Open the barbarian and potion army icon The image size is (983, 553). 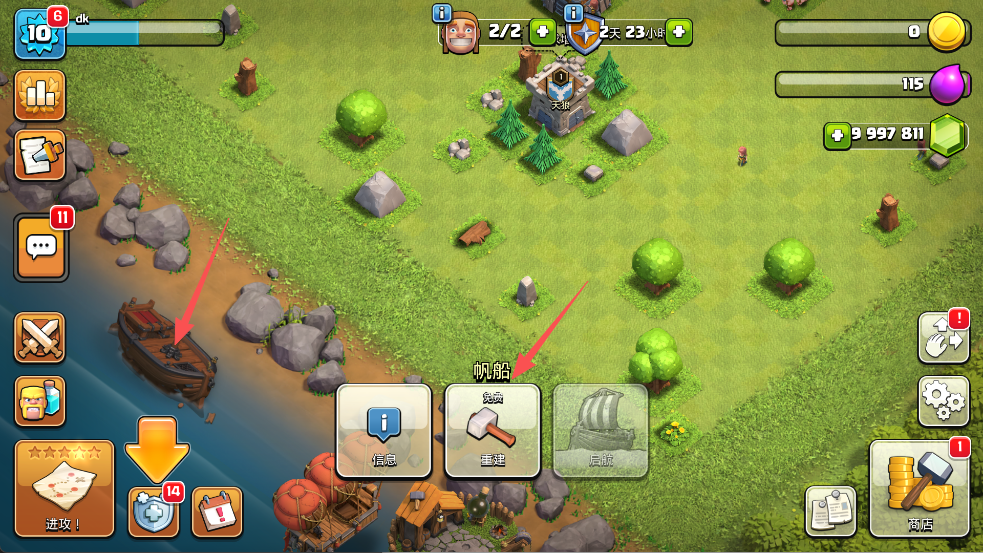(40, 401)
